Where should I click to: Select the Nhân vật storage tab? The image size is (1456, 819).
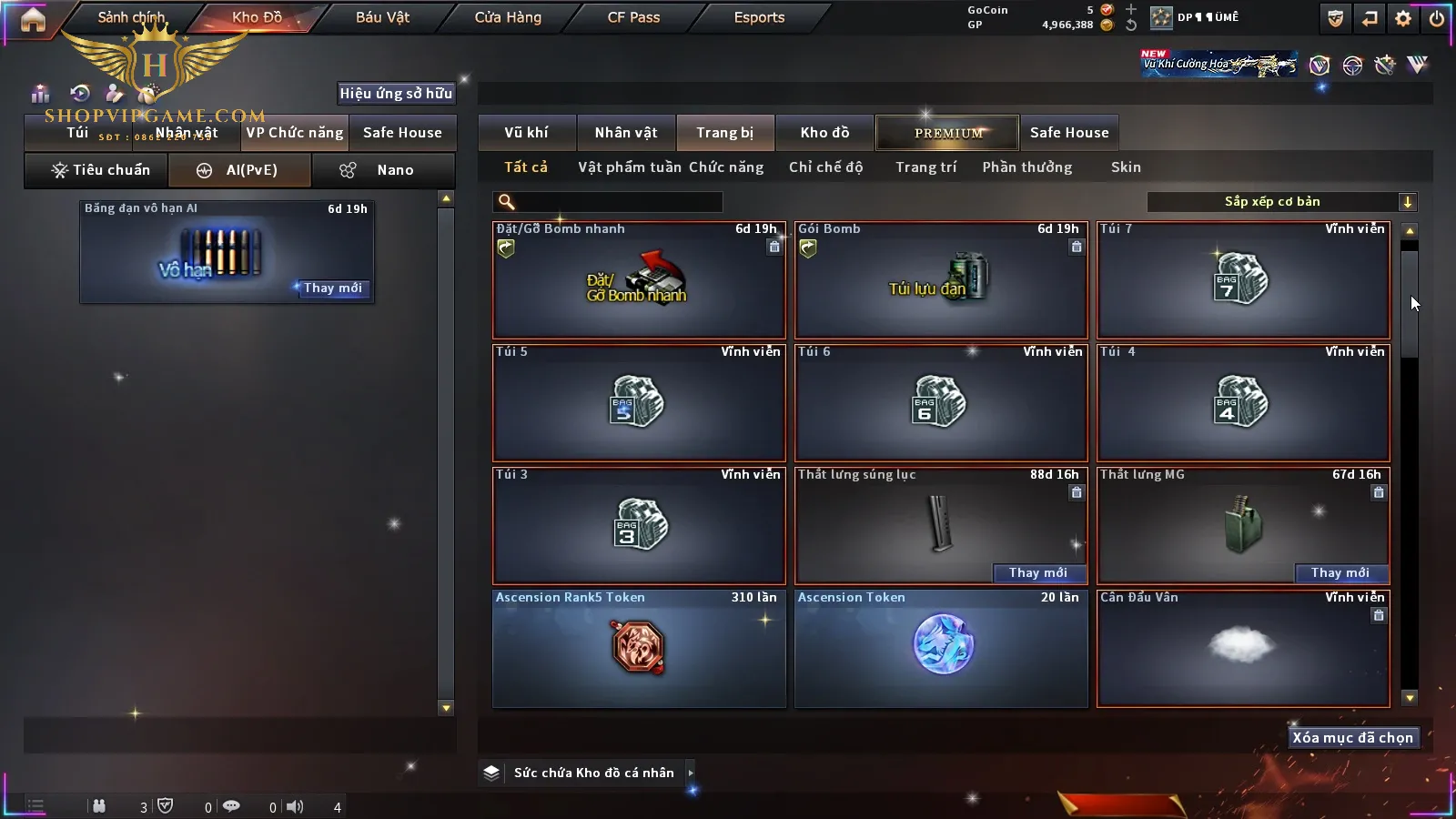(625, 133)
